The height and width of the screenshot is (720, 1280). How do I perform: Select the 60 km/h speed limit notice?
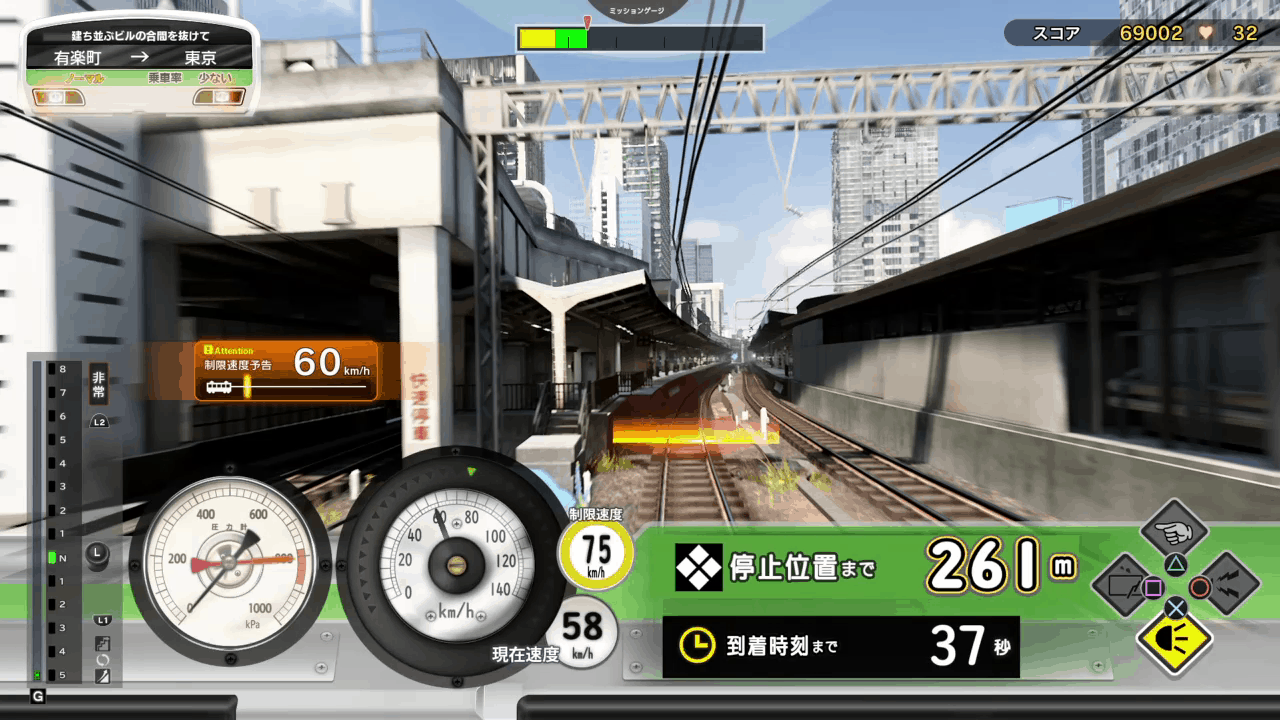tap(286, 370)
